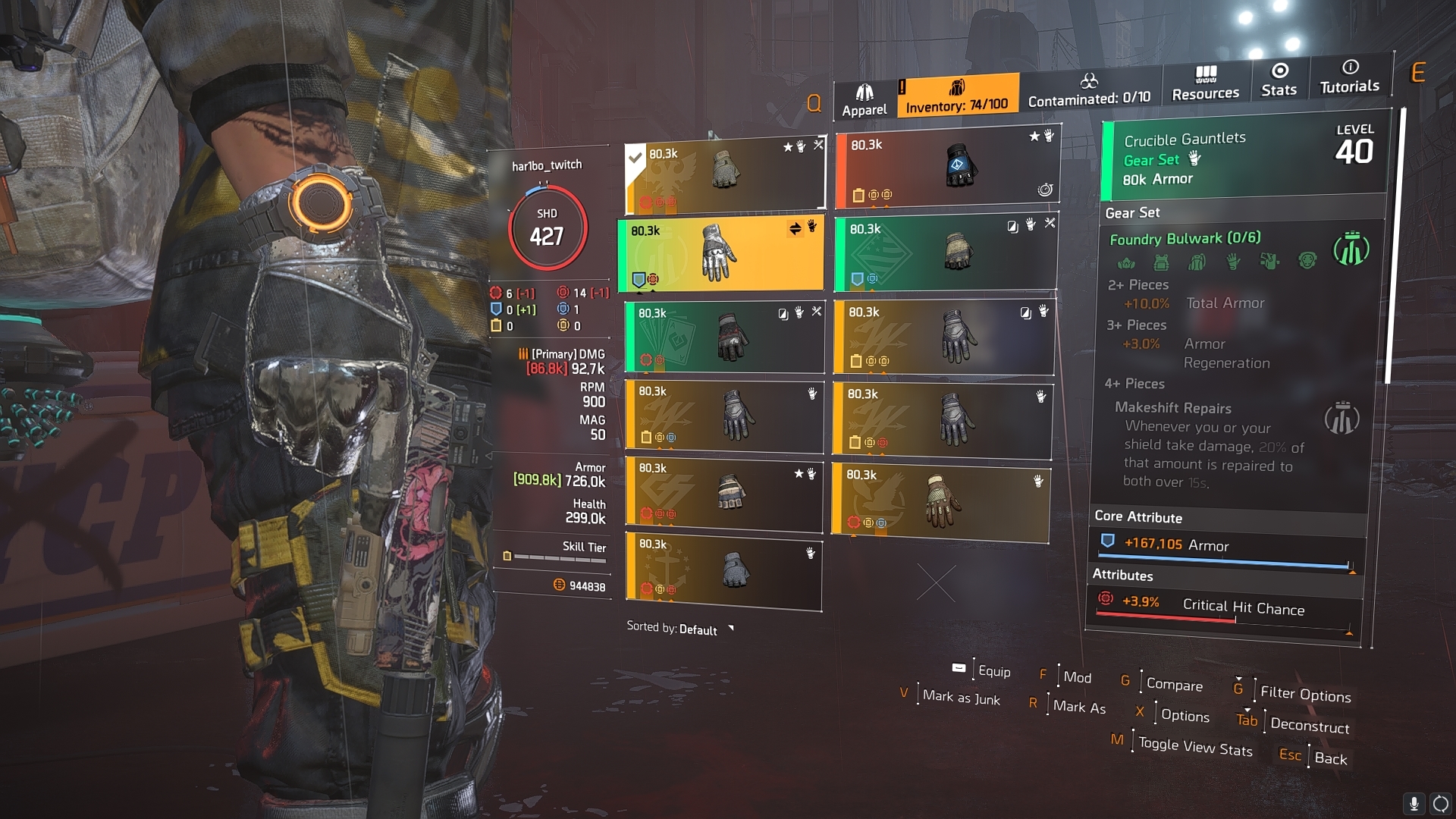Open the Tutorials tab
Screen dimensions: 1456x819
[x=1349, y=77]
